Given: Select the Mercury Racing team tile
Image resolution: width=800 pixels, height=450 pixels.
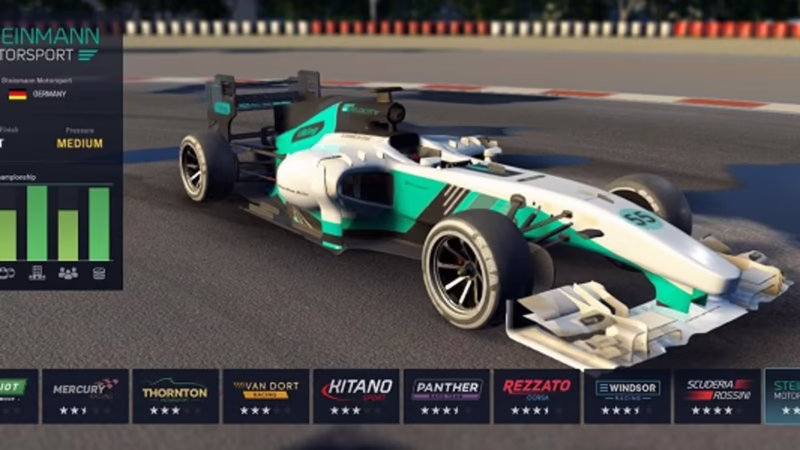Looking at the screenshot, I should click(x=85, y=396).
